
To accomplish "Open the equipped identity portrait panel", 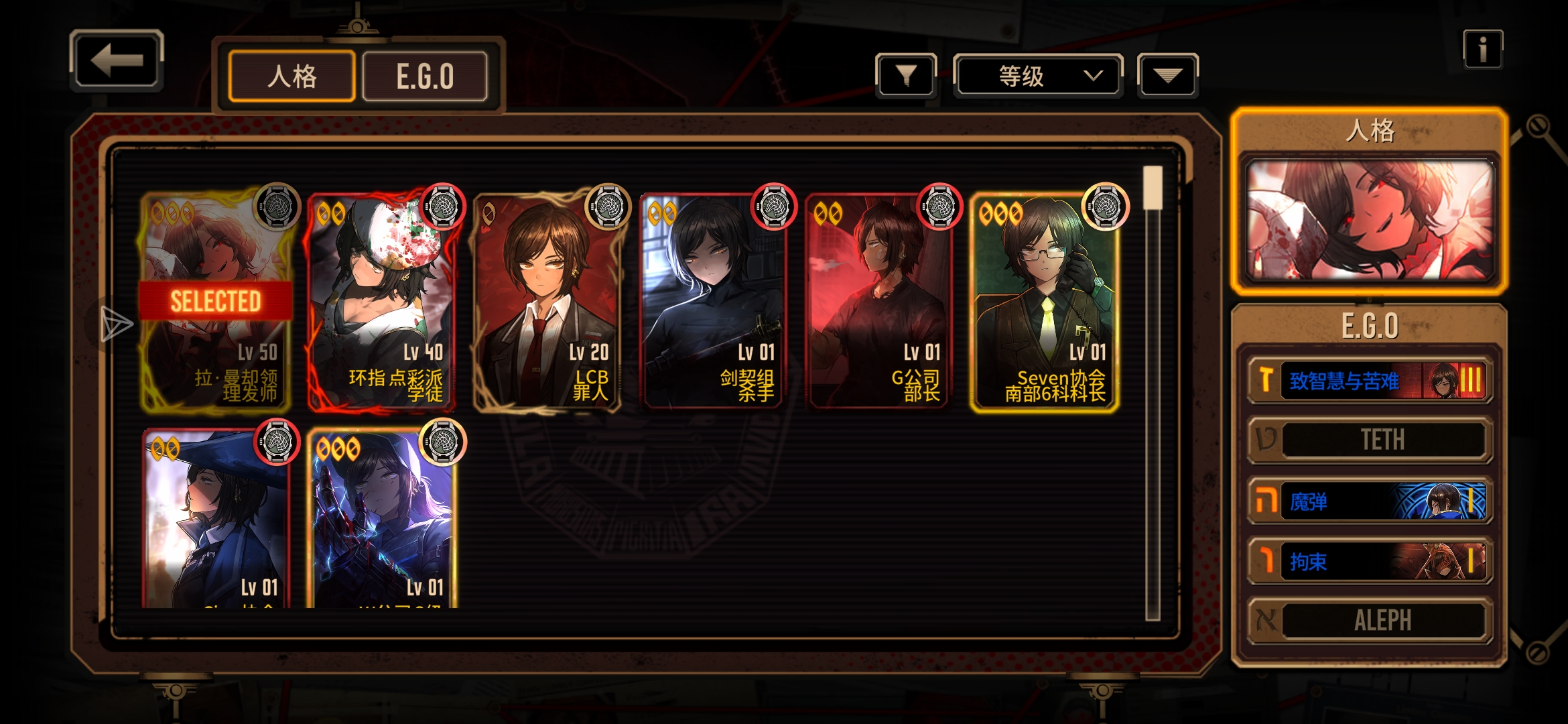I will click(x=1370, y=219).
